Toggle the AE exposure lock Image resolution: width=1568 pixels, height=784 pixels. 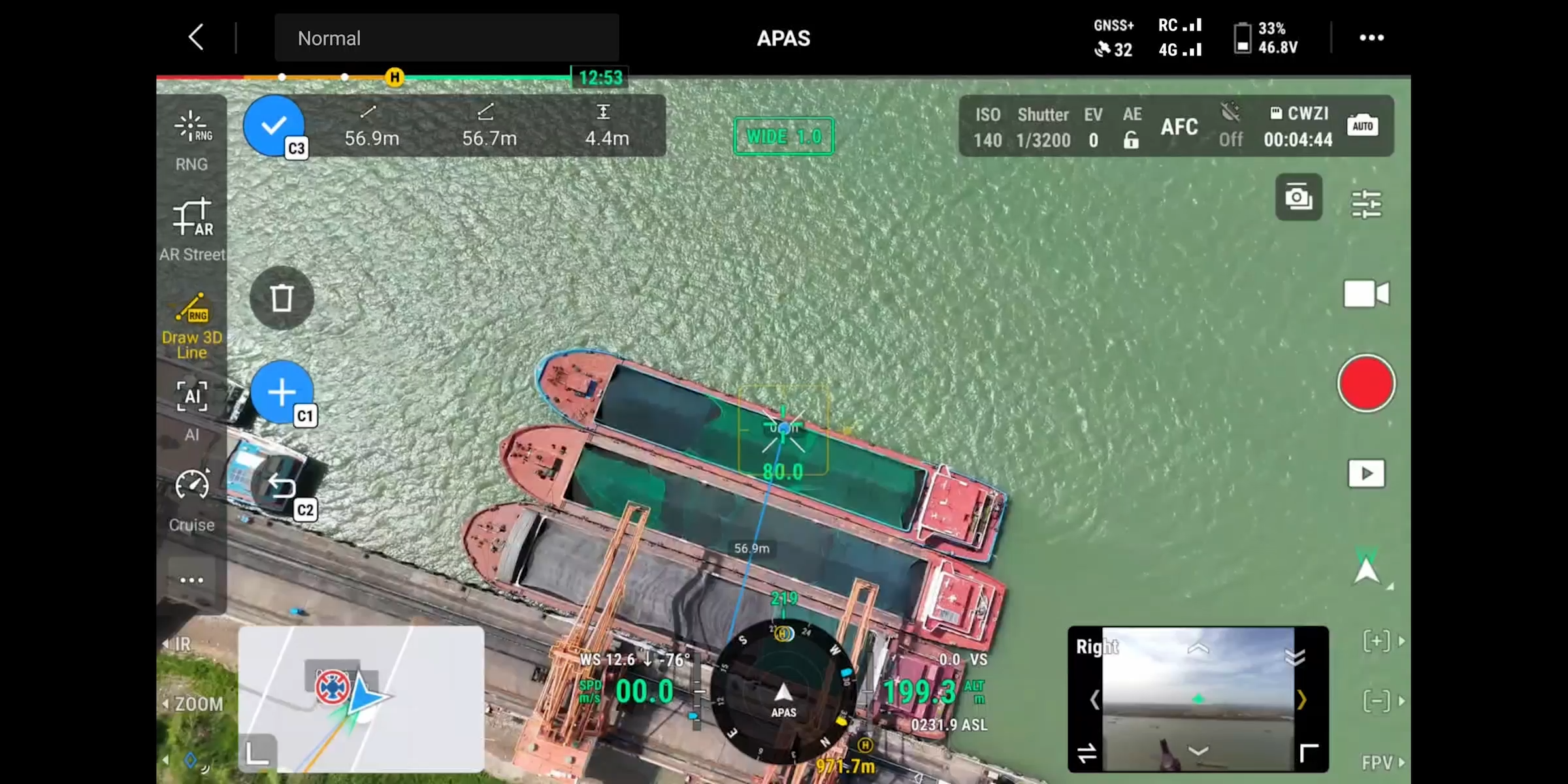[1131, 127]
